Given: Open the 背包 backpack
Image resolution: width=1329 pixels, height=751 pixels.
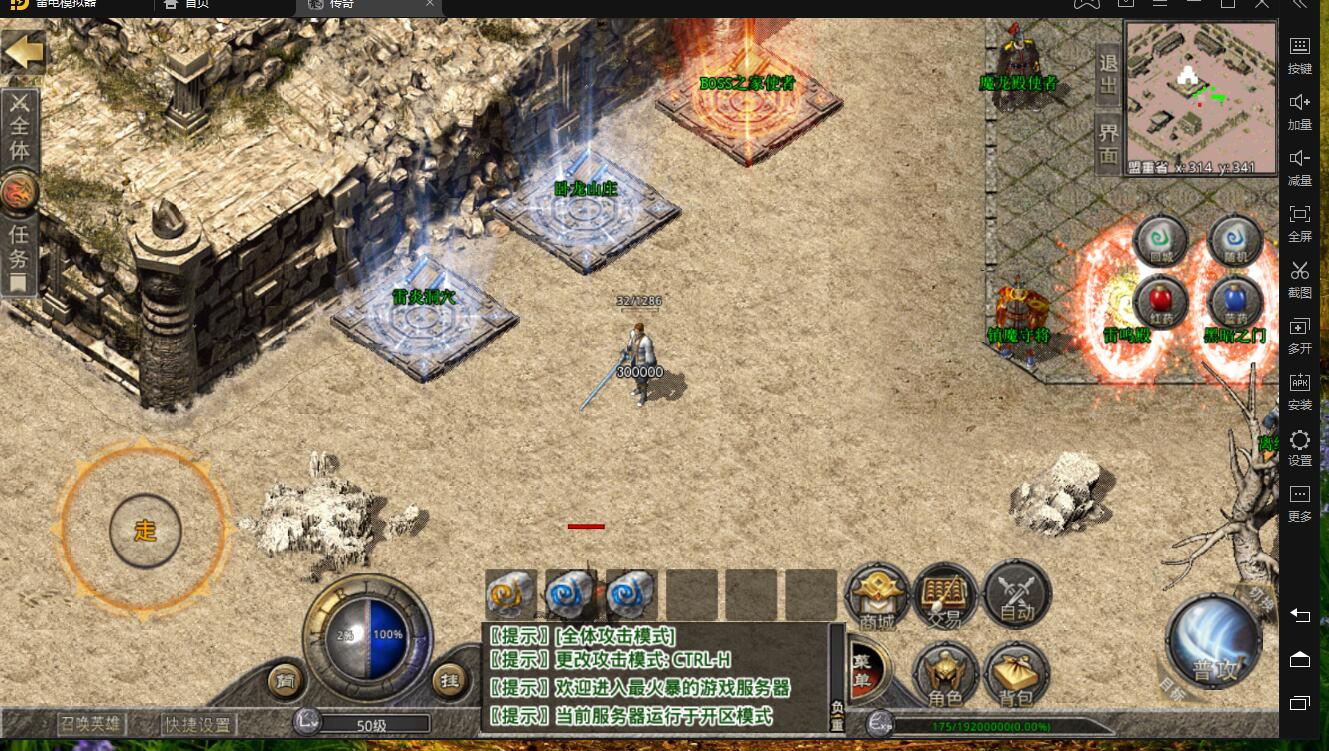Looking at the screenshot, I should pyautogui.click(x=1015, y=675).
